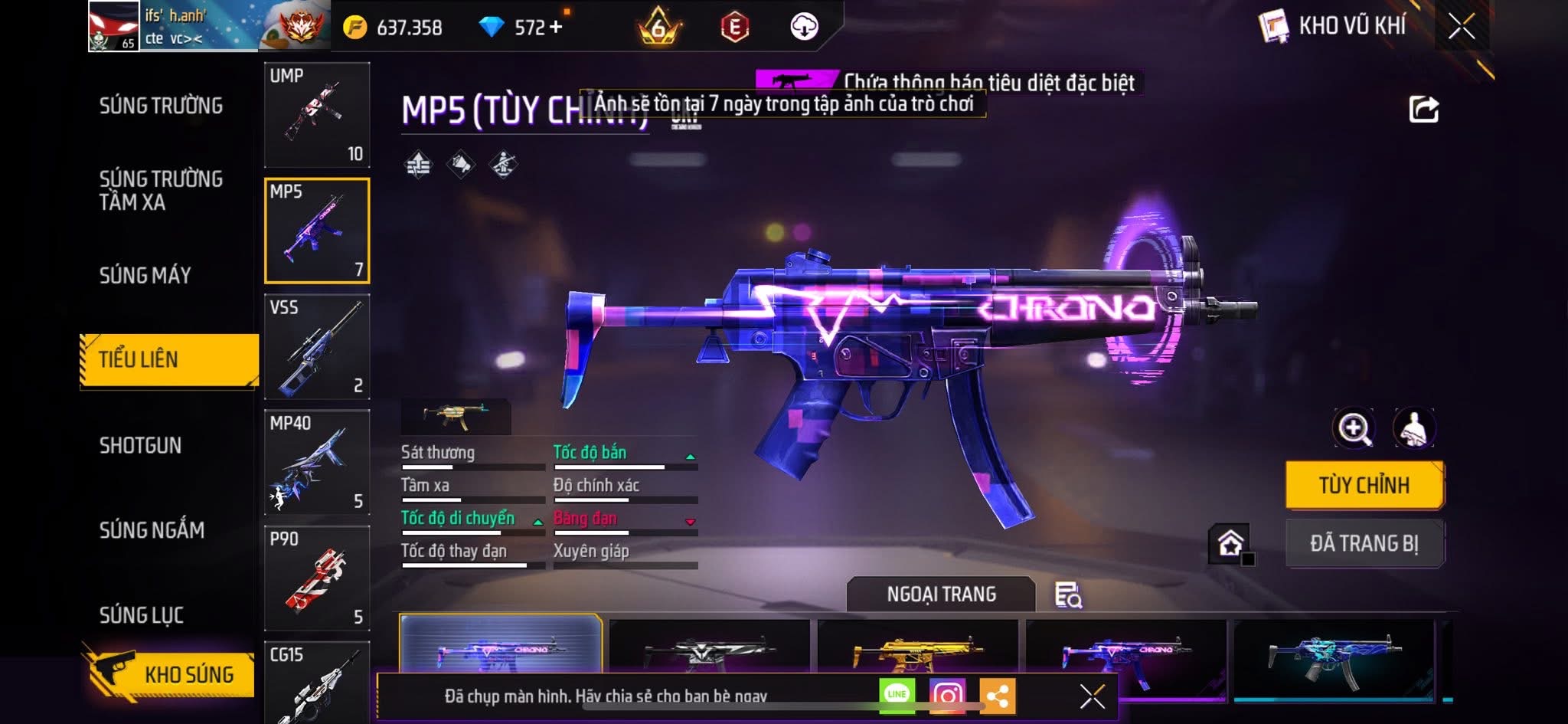Switch to the Súng Trường category
Viewport: 1568px width, 724px height.
[x=161, y=106]
